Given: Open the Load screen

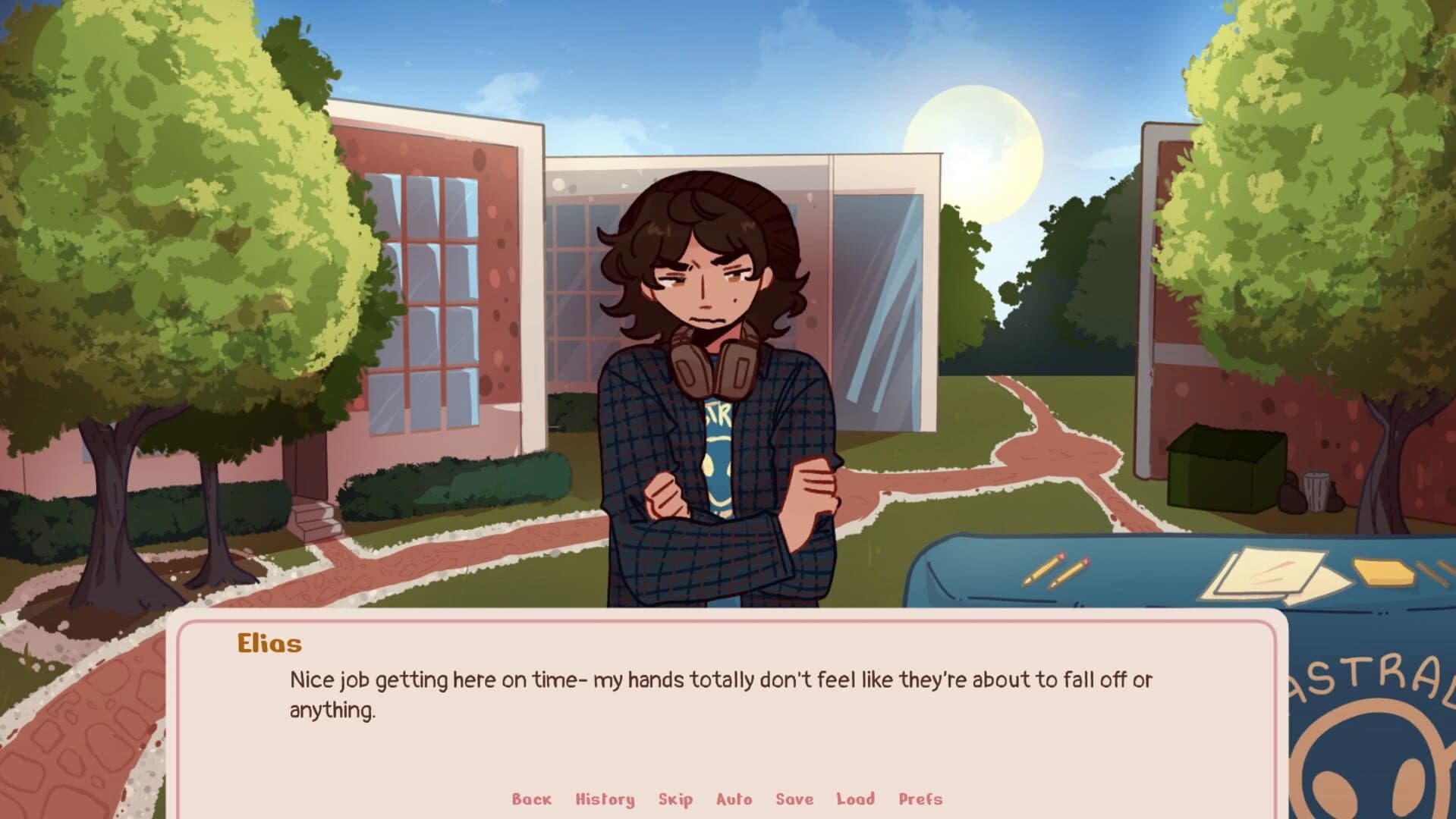Looking at the screenshot, I should point(855,799).
